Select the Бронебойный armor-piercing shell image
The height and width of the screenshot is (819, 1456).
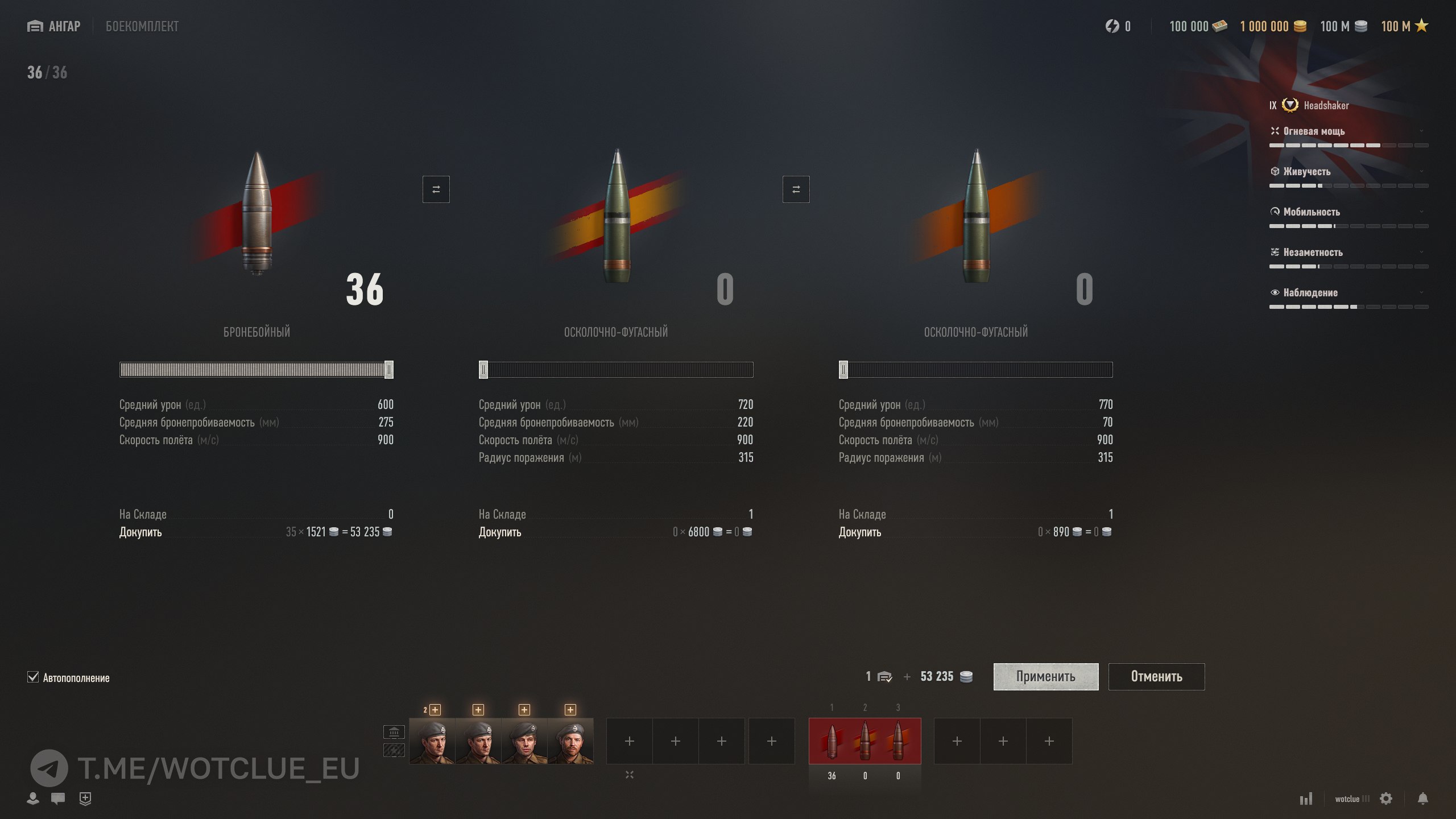point(257,213)
